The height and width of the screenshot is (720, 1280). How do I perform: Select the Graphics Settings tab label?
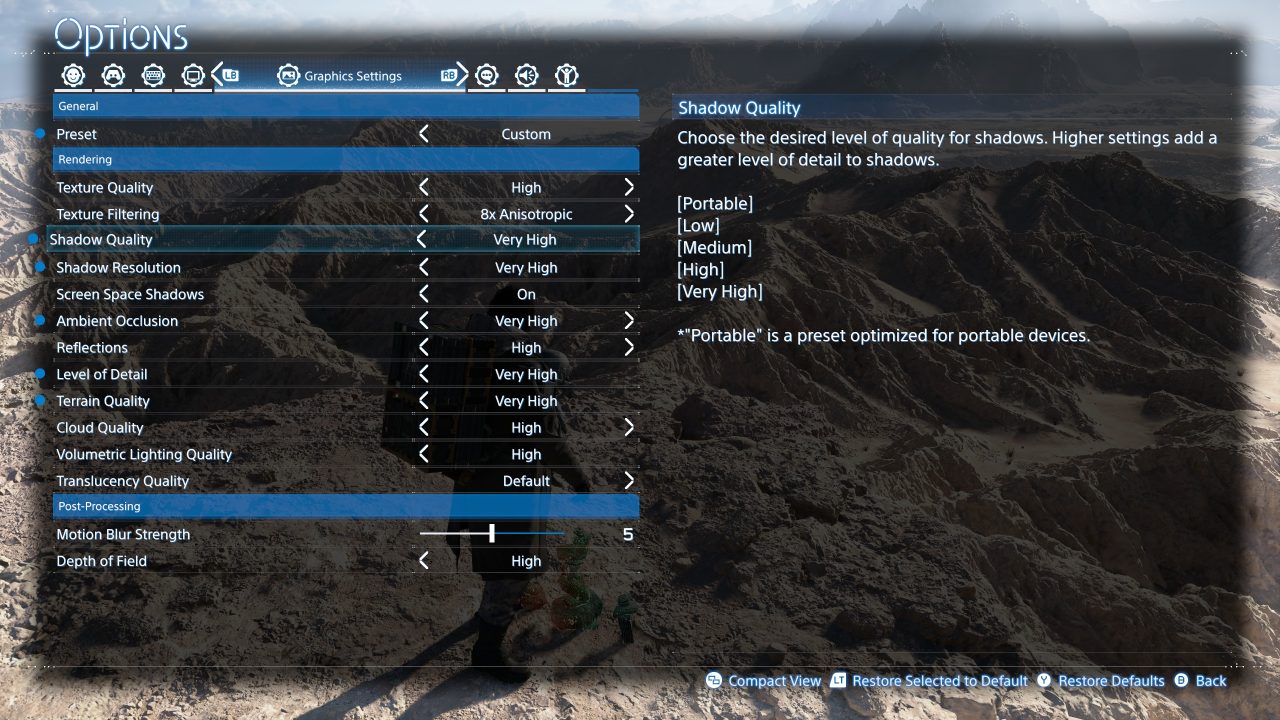point(356,75)
